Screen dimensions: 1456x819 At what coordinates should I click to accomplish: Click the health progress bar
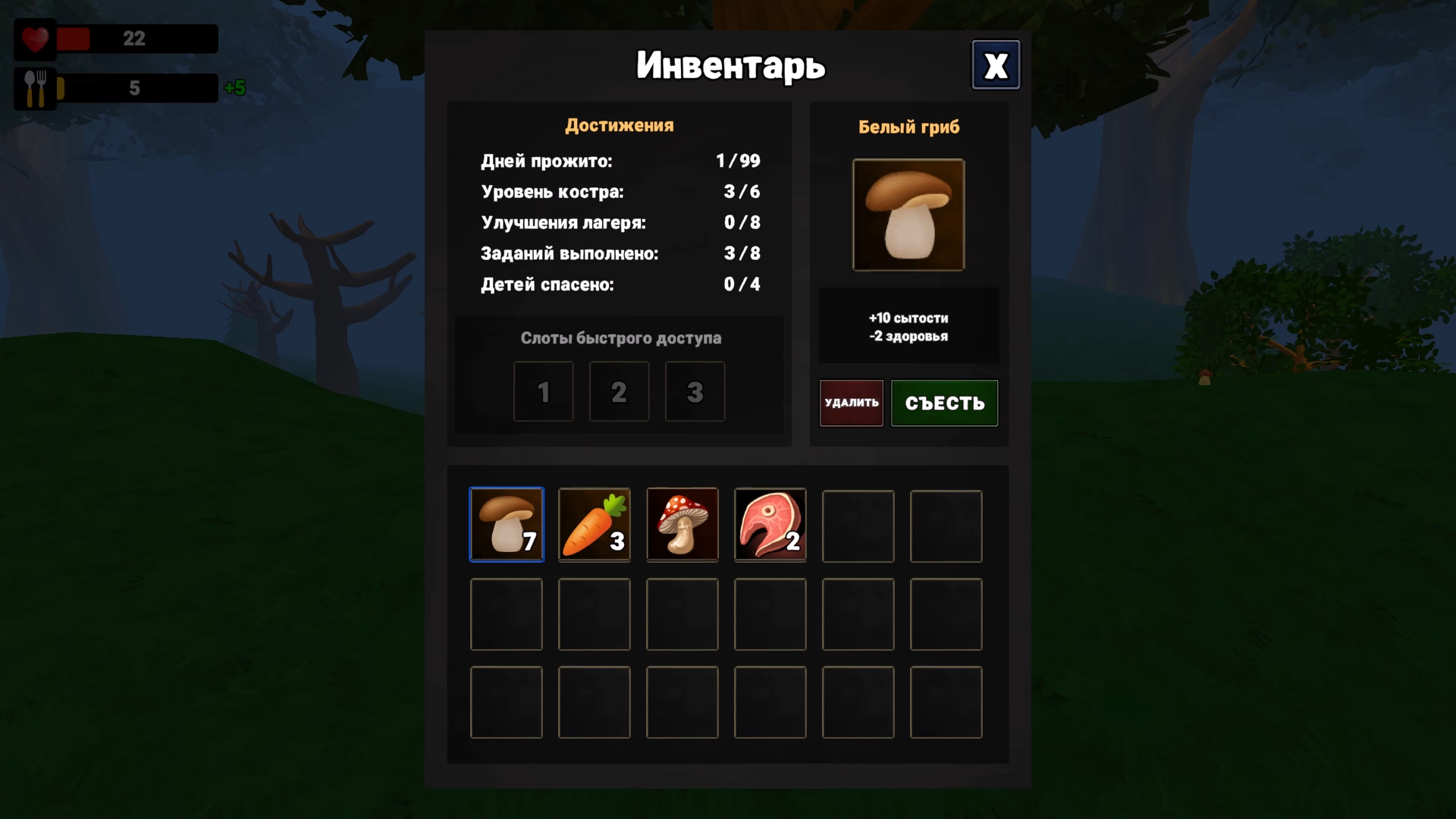coord(136,39)
